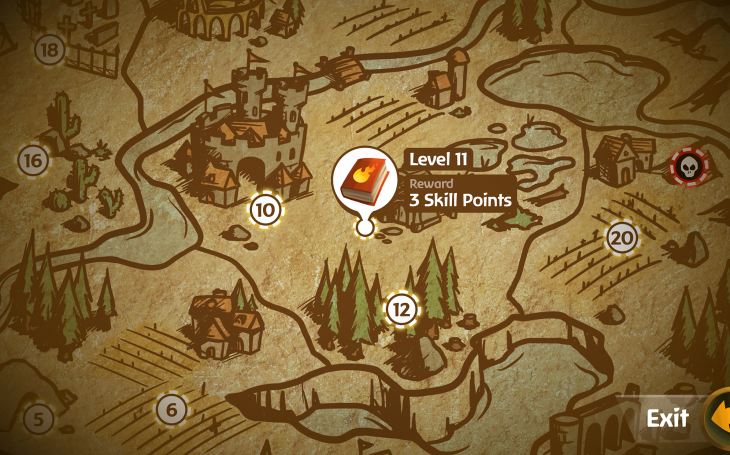
Task: Click the red skull boss marker
Action: coord(687,166)
